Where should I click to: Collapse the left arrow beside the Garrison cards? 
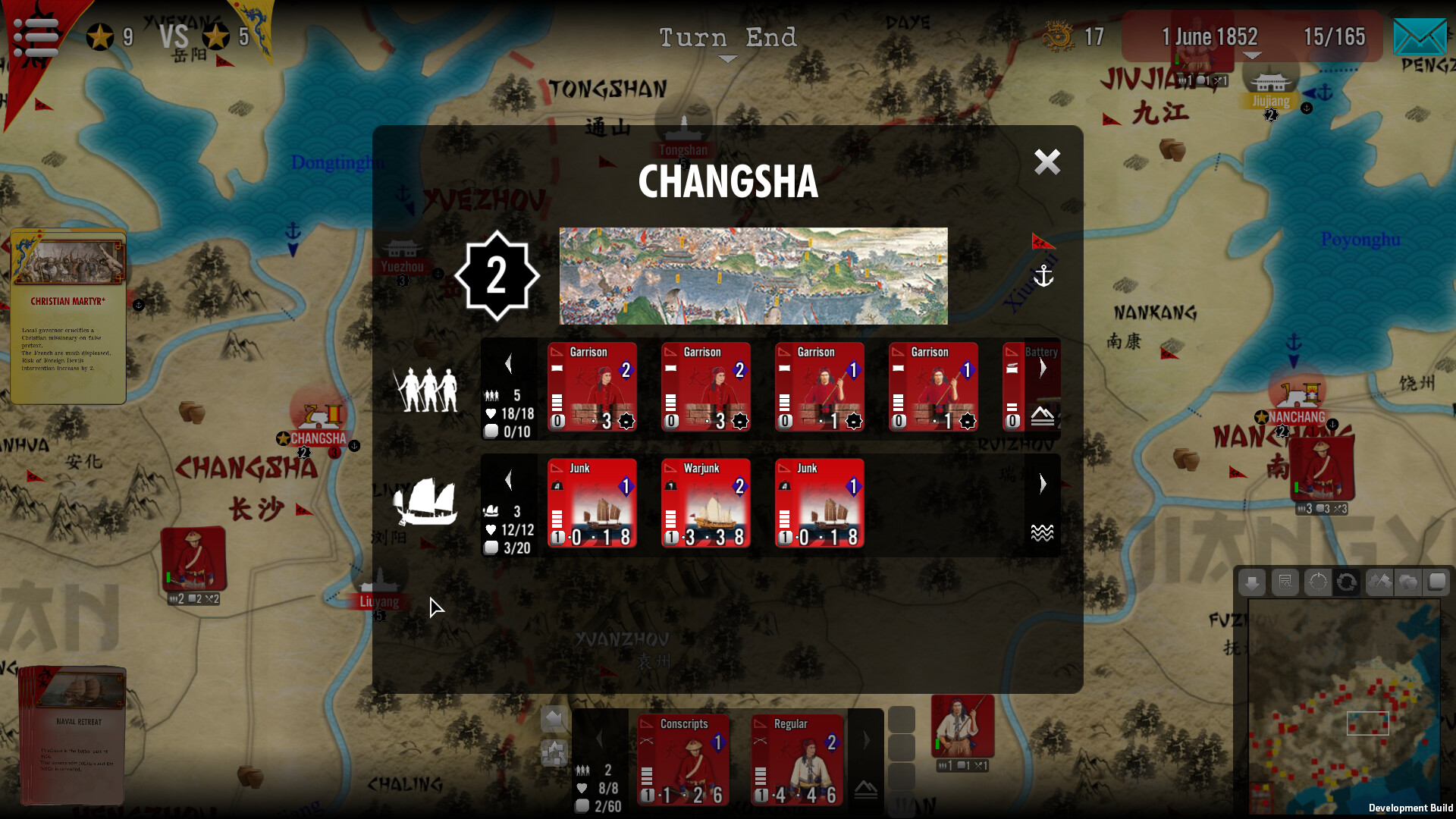point(509,363)
